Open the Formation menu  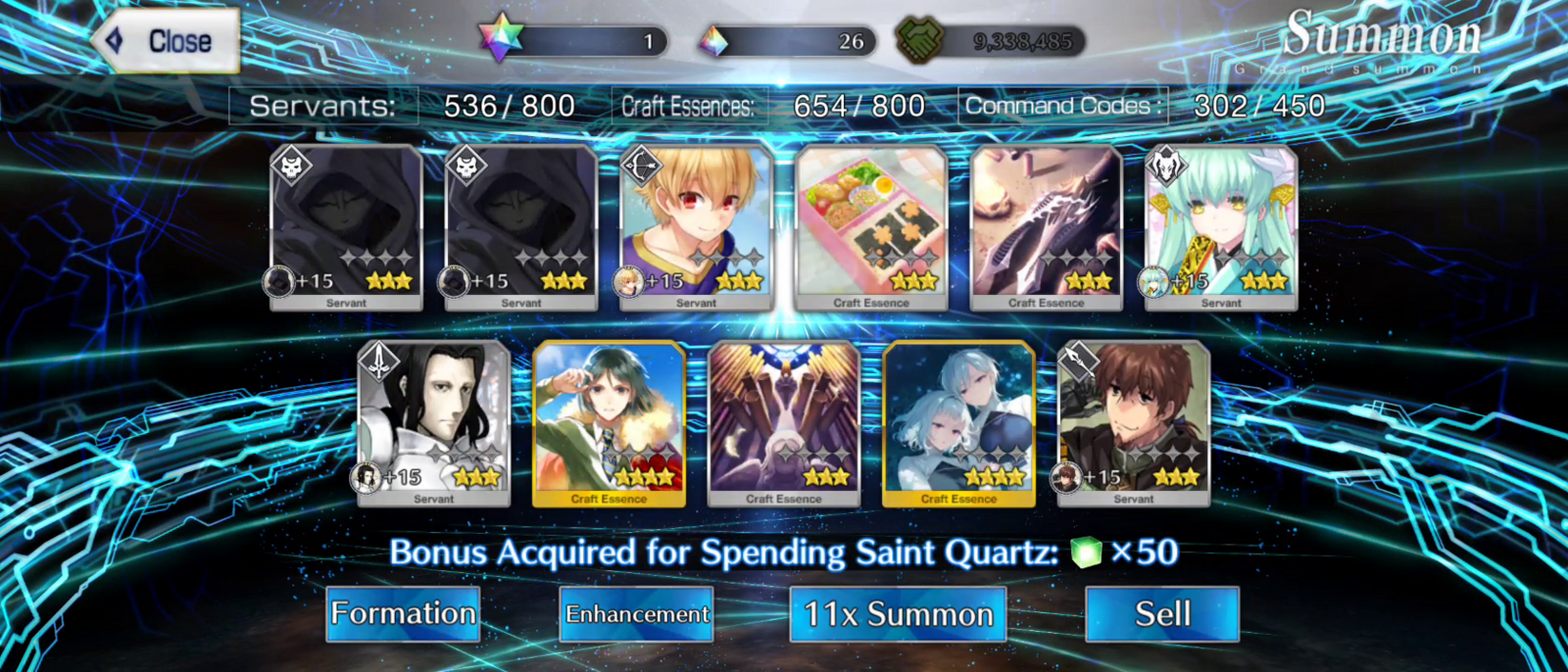tap(403, 614)
